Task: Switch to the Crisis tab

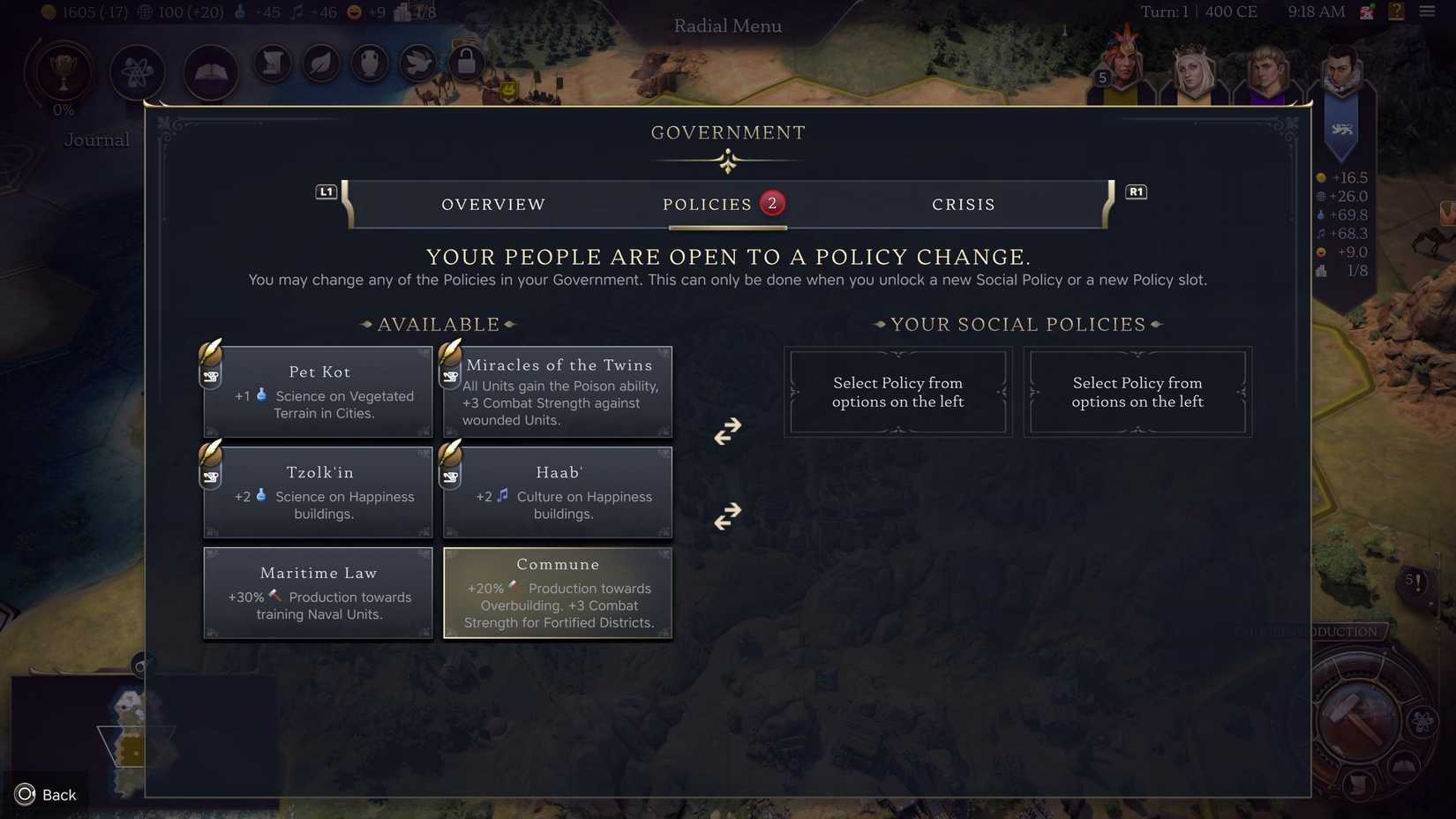Action: coord(964,204)
